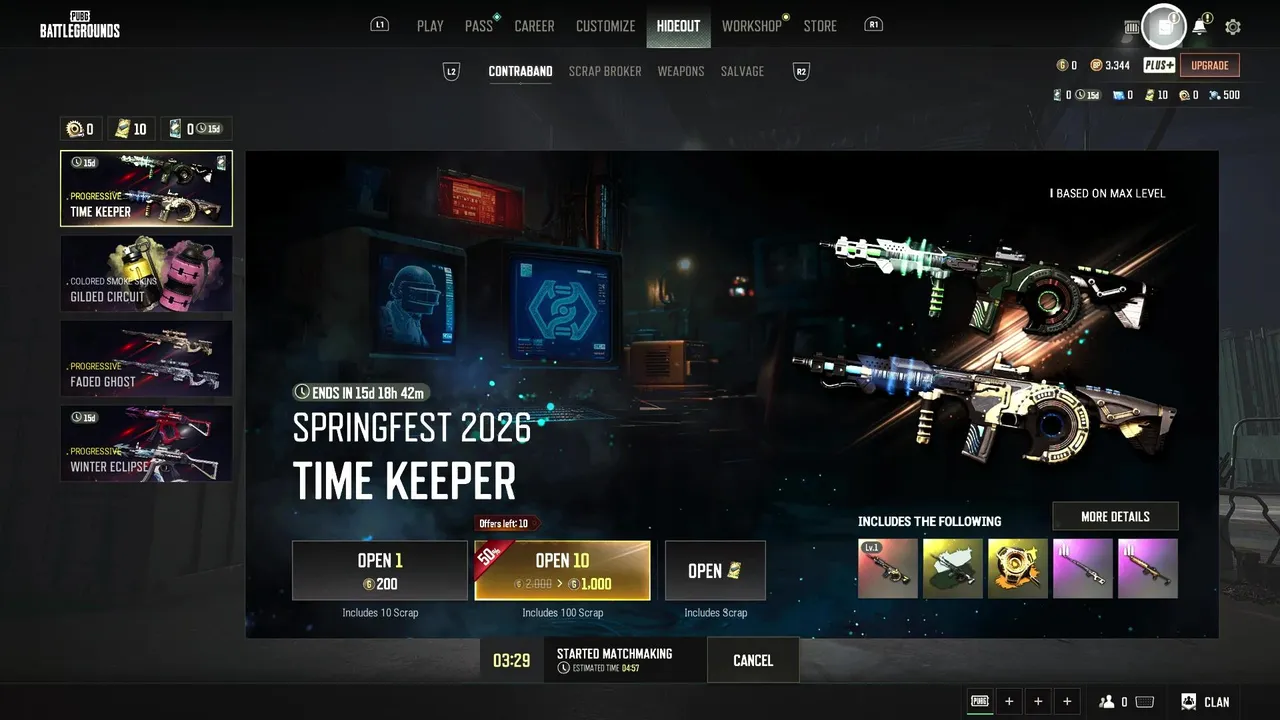Click the MORE DETAILS button
This screenshot has height=720, width=1280.
[x=1115, y=516]
